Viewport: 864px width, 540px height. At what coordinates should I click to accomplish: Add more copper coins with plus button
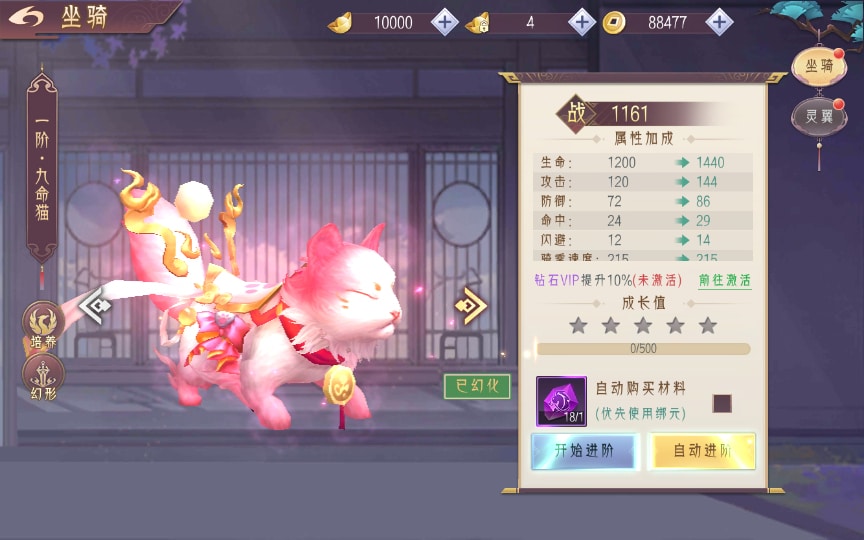tap(718, 22)
